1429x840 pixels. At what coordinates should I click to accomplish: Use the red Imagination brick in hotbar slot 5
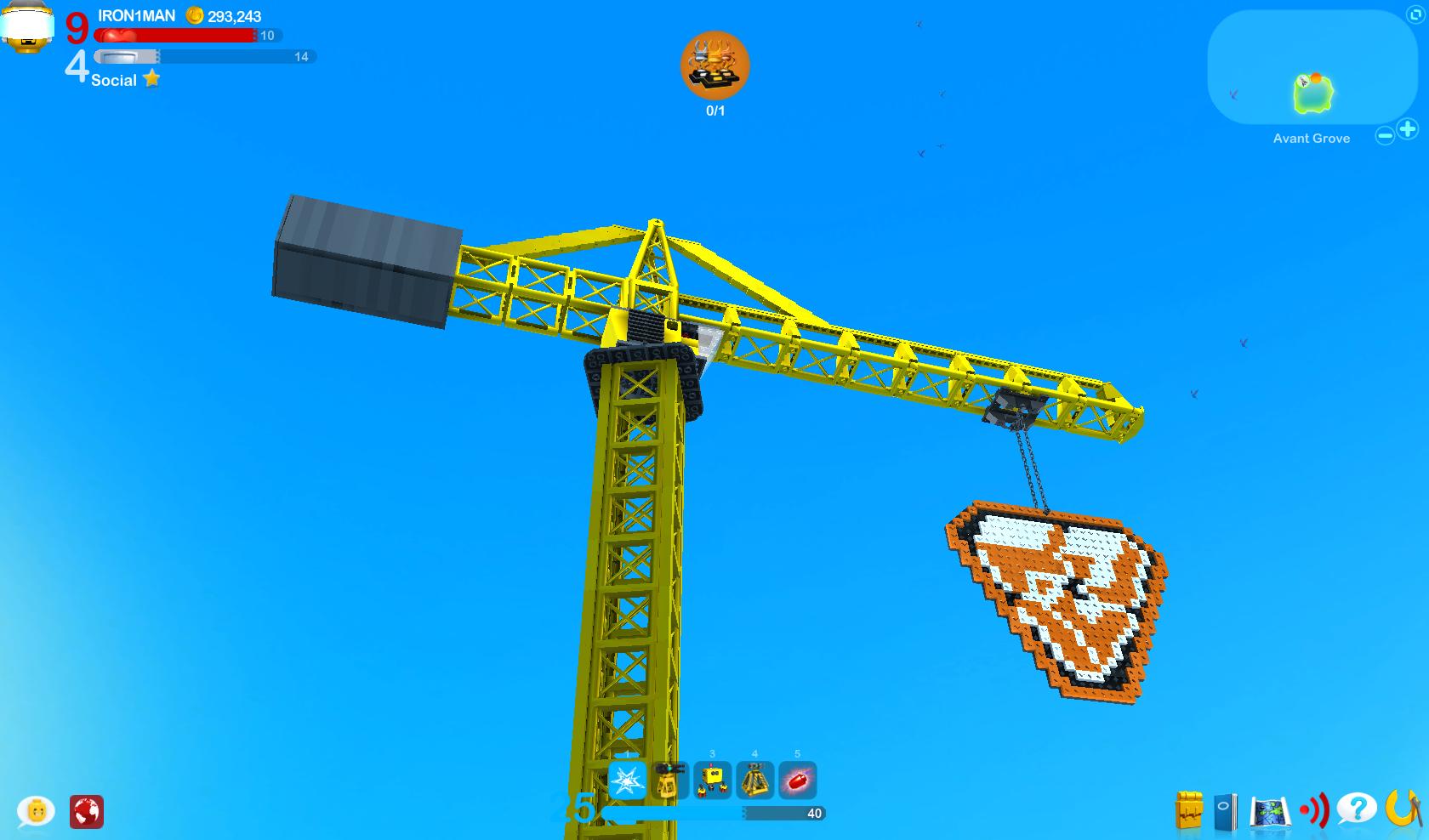point(797,781)
